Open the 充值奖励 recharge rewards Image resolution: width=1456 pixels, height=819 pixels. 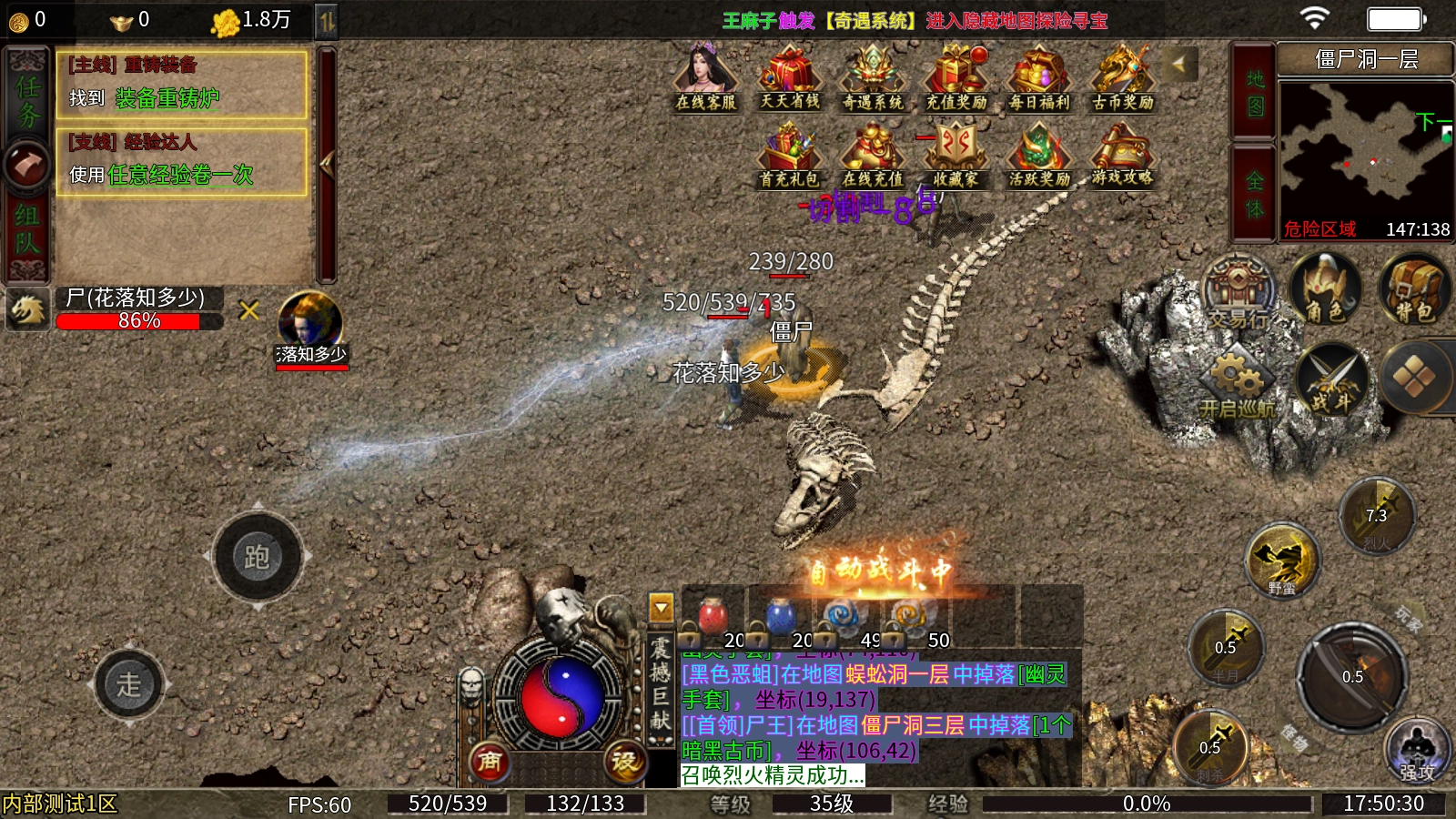pyautogui.click(x=956, y=77)
